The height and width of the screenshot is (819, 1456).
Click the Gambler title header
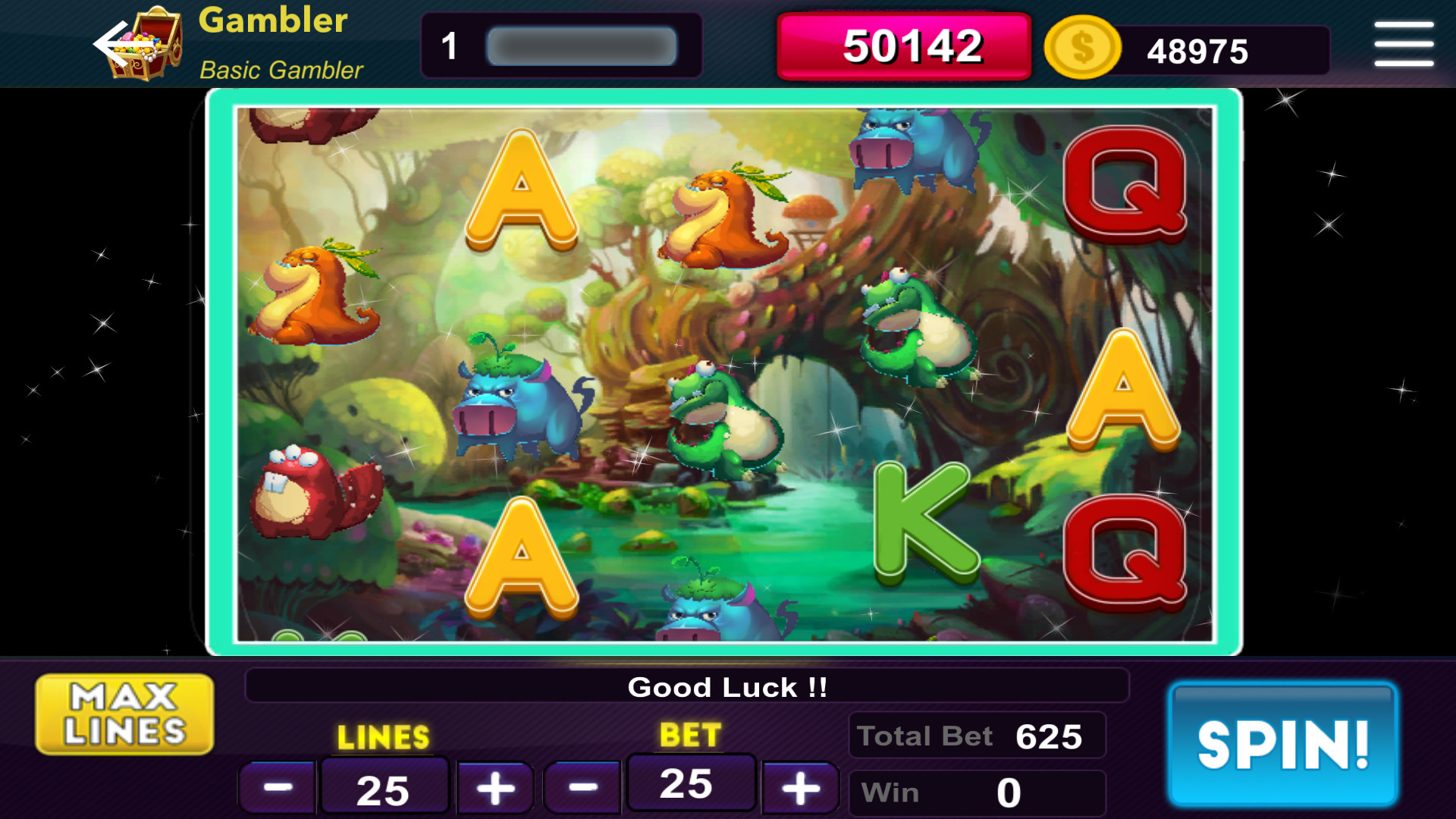point(271,22)
